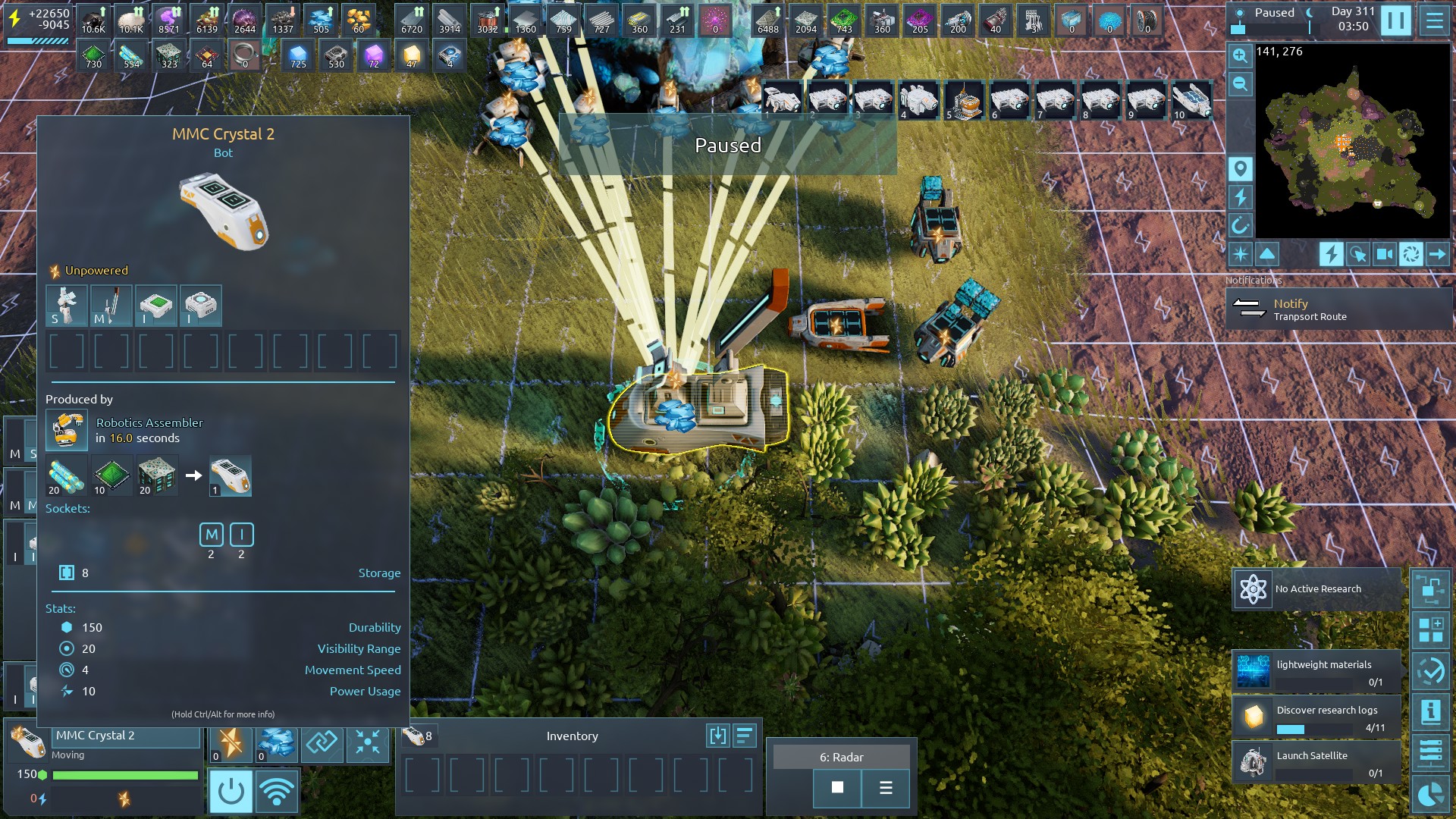Zoom out on the minimap
Image resolution: width=1456 pixels, height=819 pixels.
point(1240,83)
